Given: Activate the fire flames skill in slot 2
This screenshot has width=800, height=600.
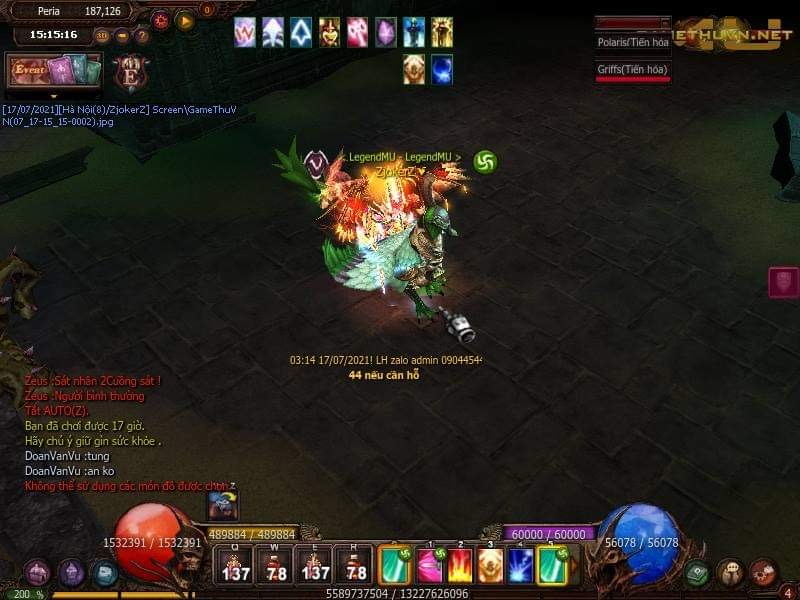Looking at the screenshot, I should click(x=458, y=566).
